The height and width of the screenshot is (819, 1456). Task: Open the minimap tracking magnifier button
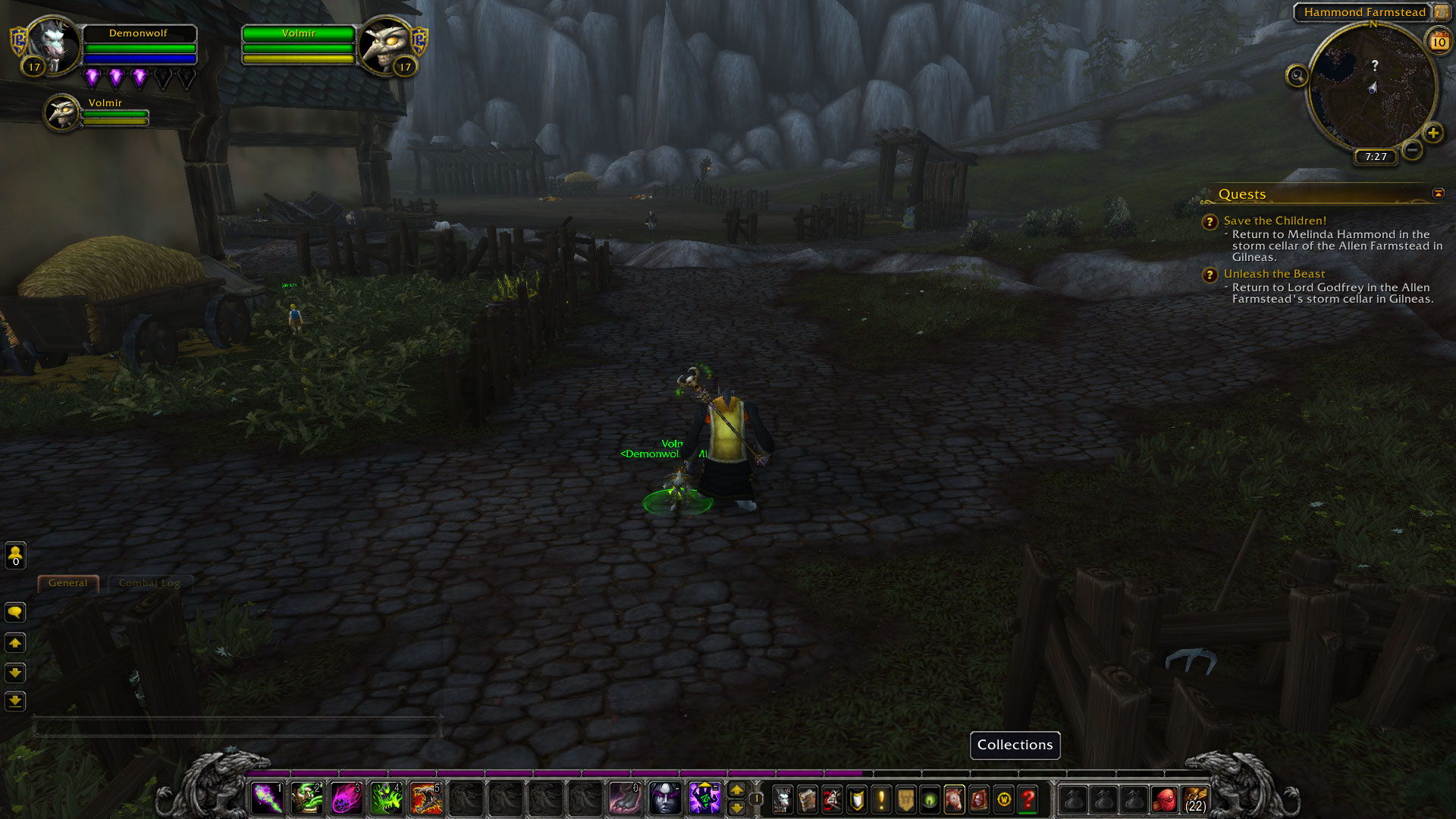point(1297,76)
